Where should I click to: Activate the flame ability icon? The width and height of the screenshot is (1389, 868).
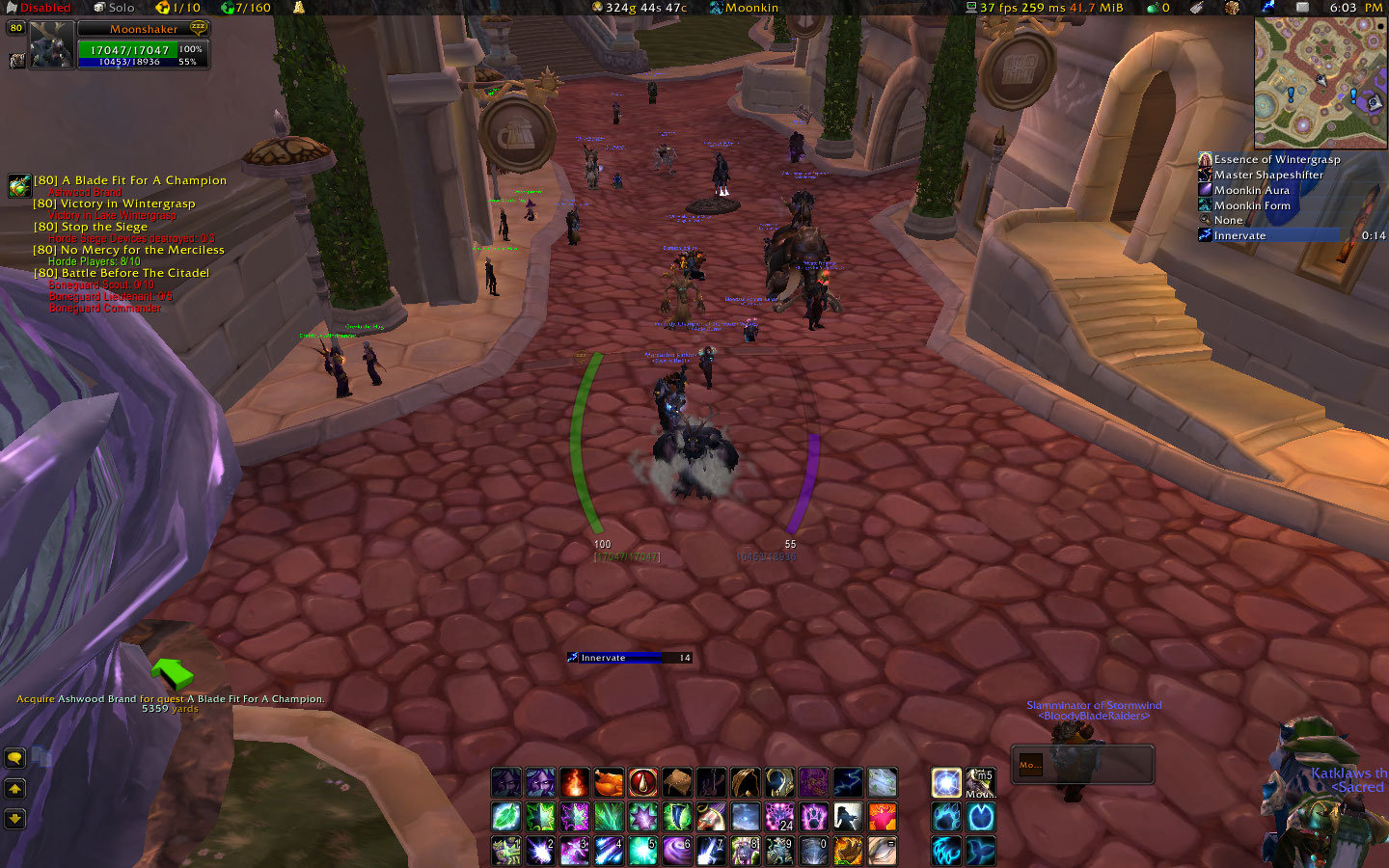pyautogui.click(x=575, y=783)
